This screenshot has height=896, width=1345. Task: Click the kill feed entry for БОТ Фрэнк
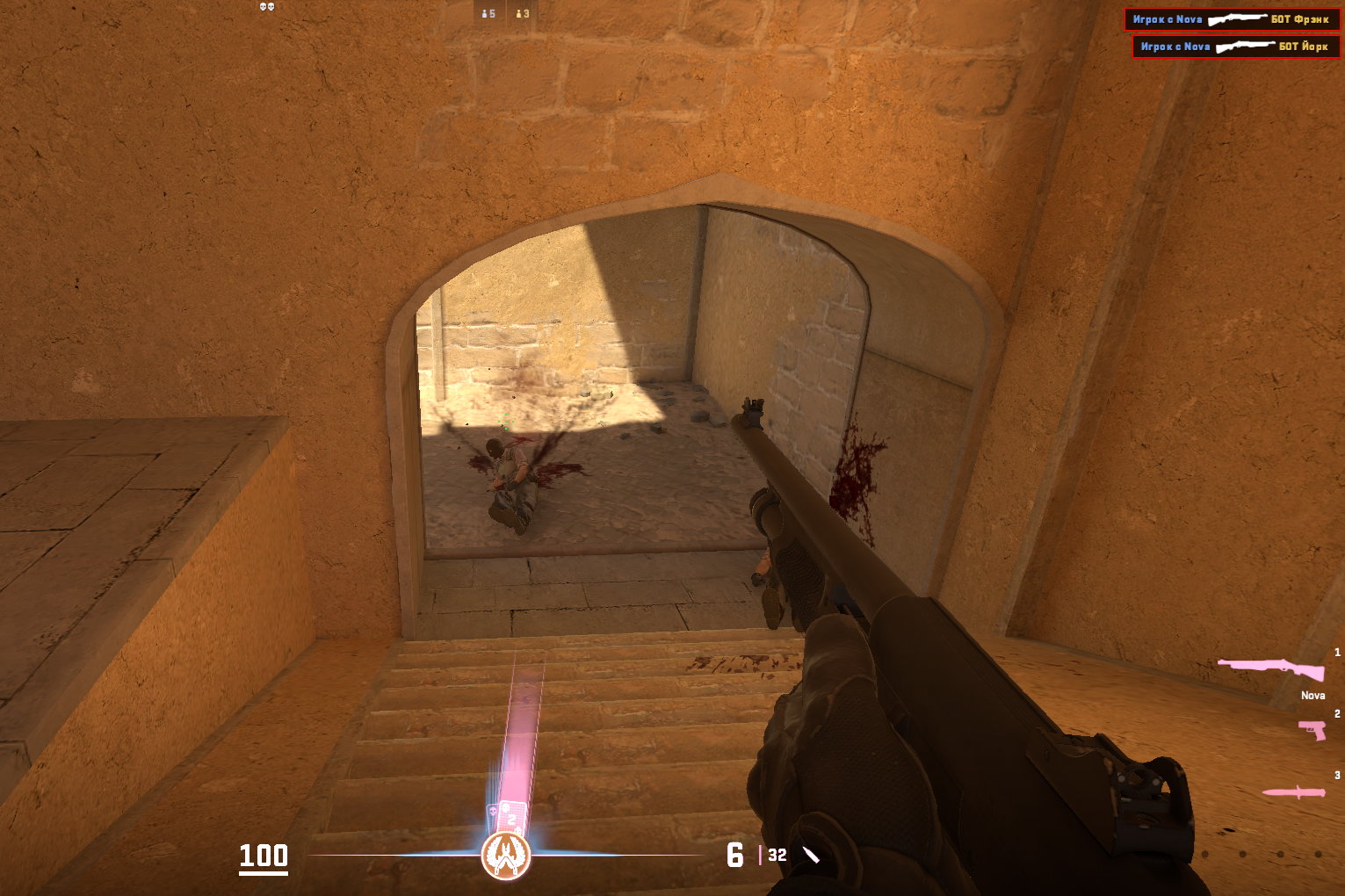coord(1232,19)
